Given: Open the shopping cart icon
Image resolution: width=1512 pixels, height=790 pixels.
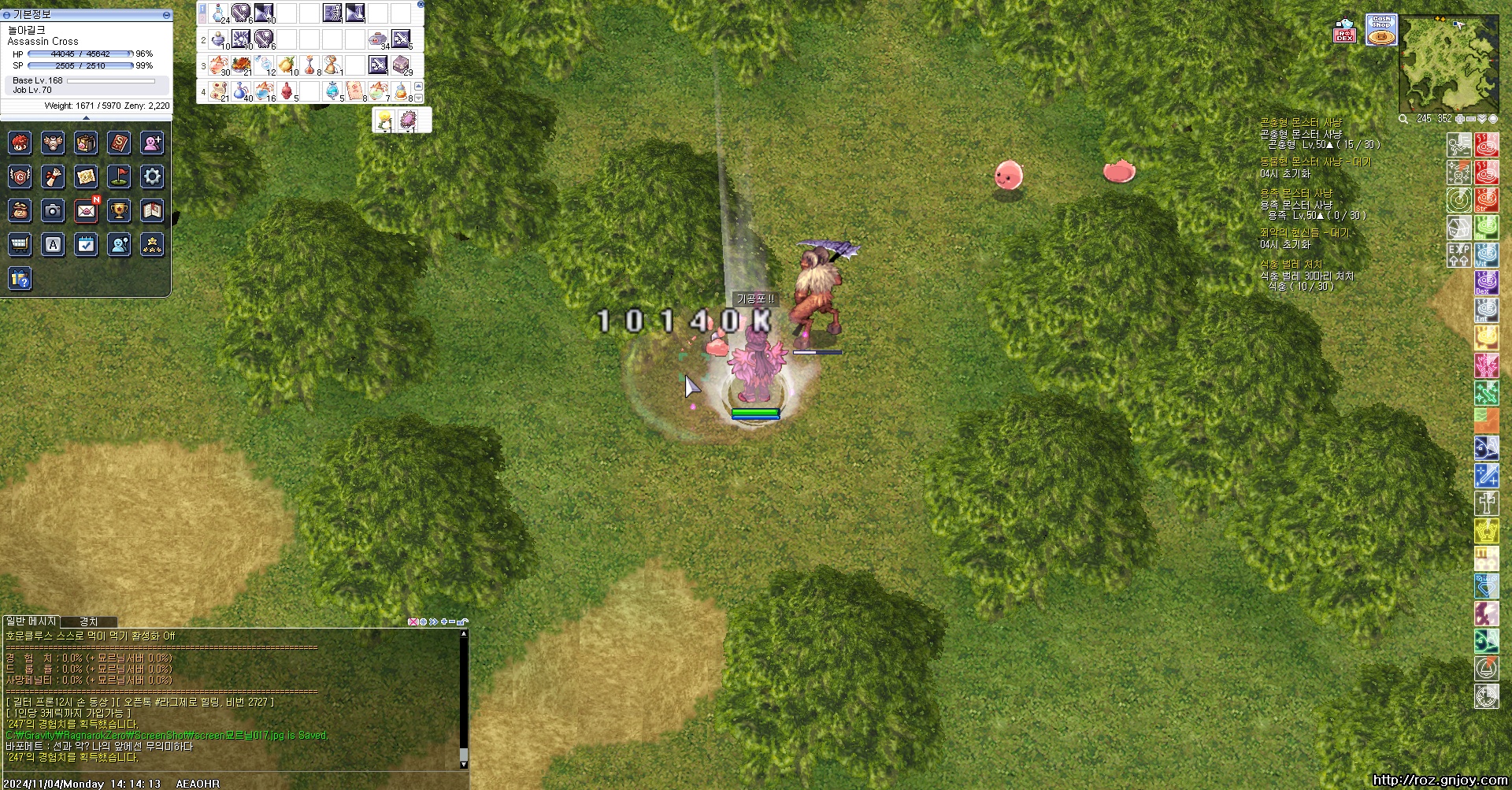Looking at the screenshot, I should coord(20,244).
